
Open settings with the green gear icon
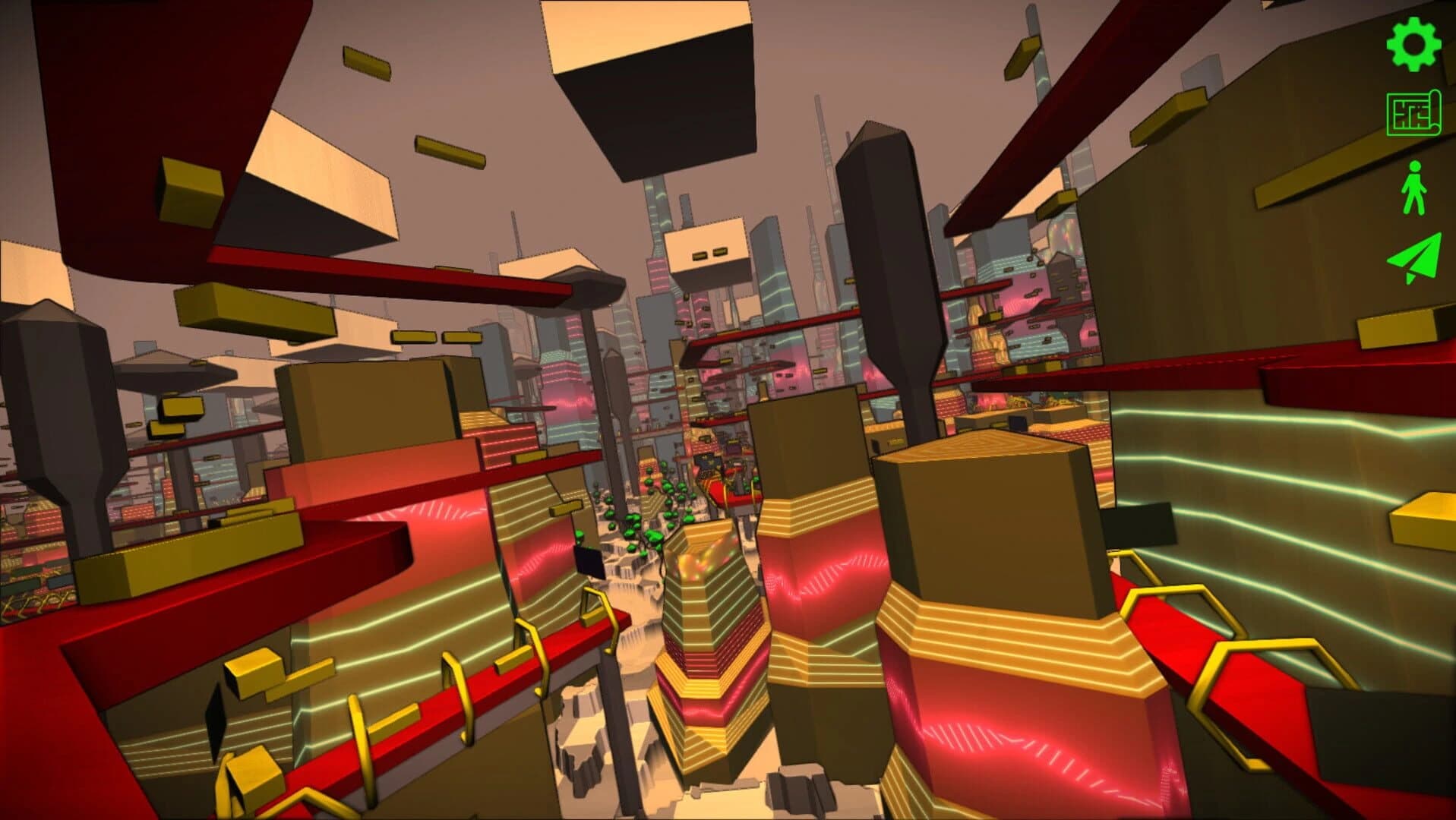tap(1413, 44)
